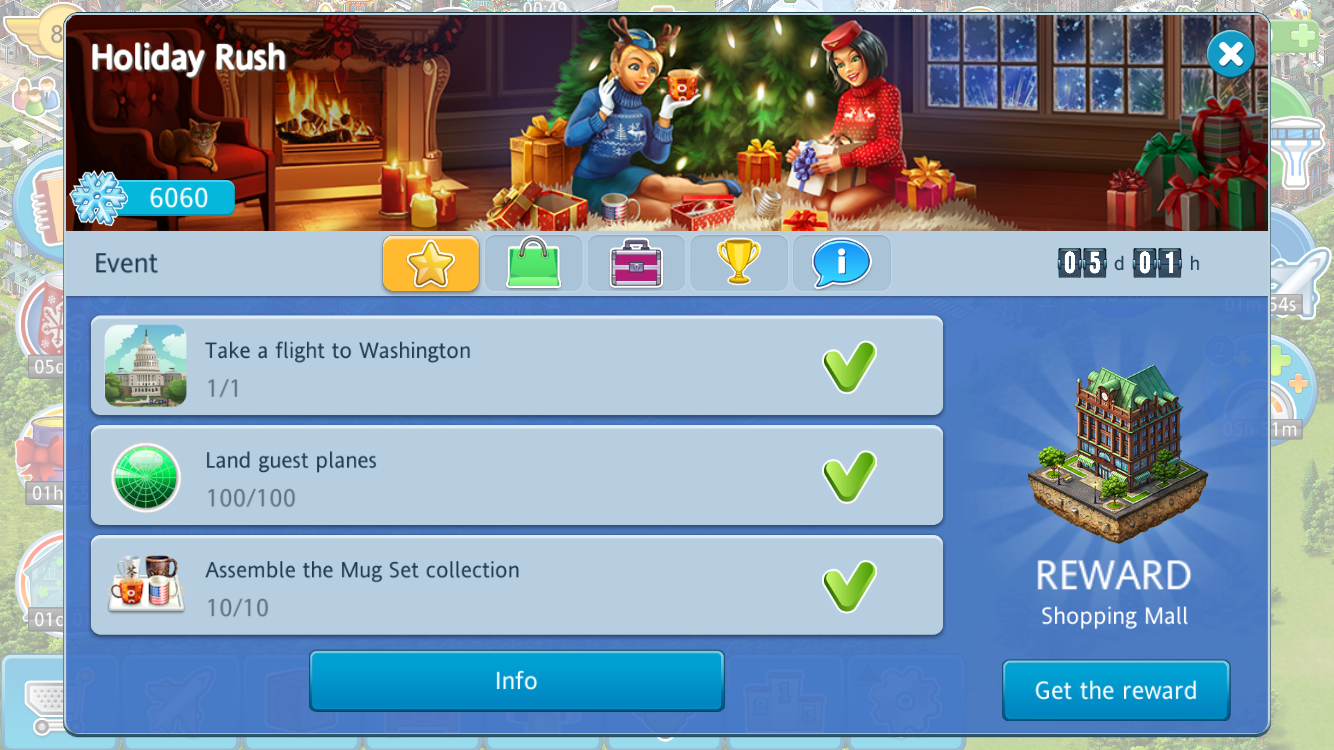The image size is (1334, 750).
Task: Switch to the green shopping bag tab
Action: click(533, 264)
